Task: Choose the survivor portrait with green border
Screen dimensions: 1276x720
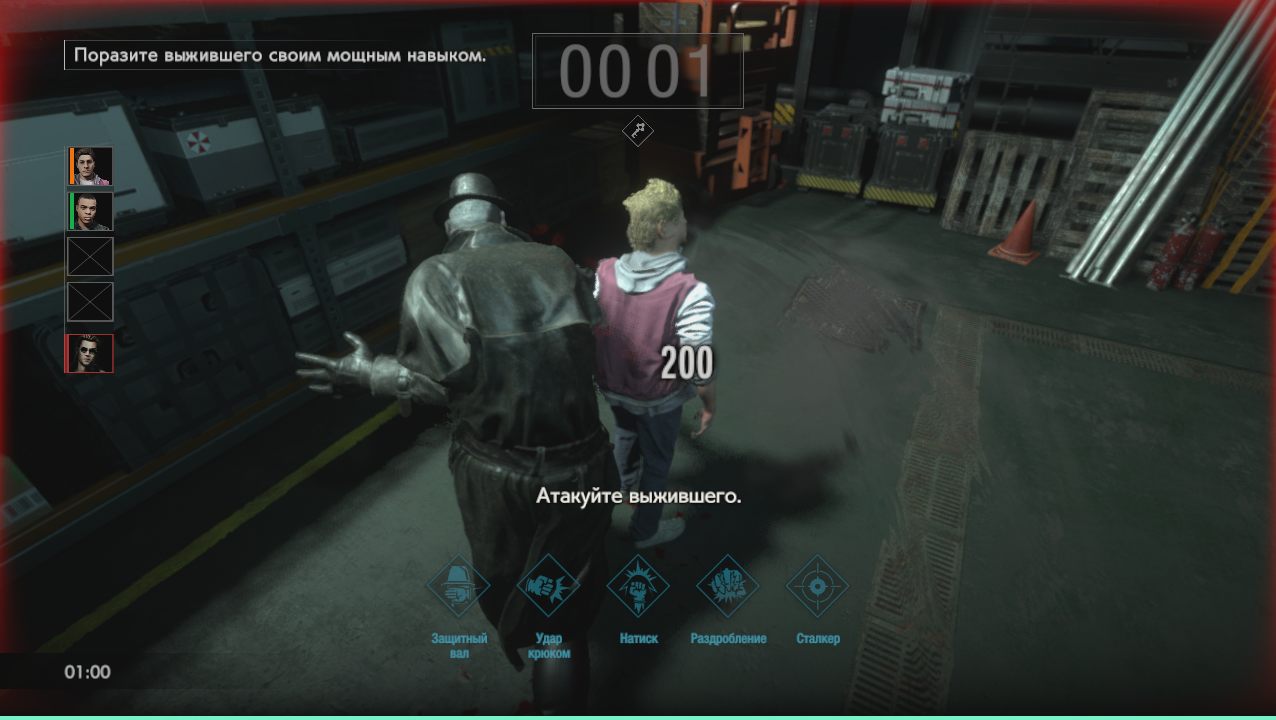Action: click(90, 211)
